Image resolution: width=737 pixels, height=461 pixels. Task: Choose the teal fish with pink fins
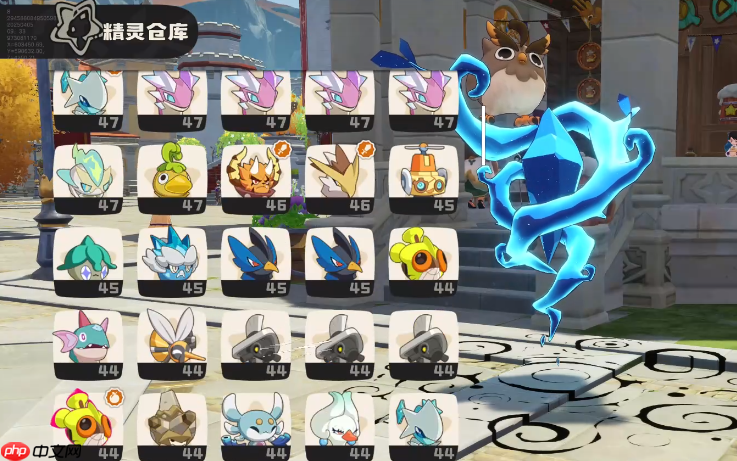88,342
